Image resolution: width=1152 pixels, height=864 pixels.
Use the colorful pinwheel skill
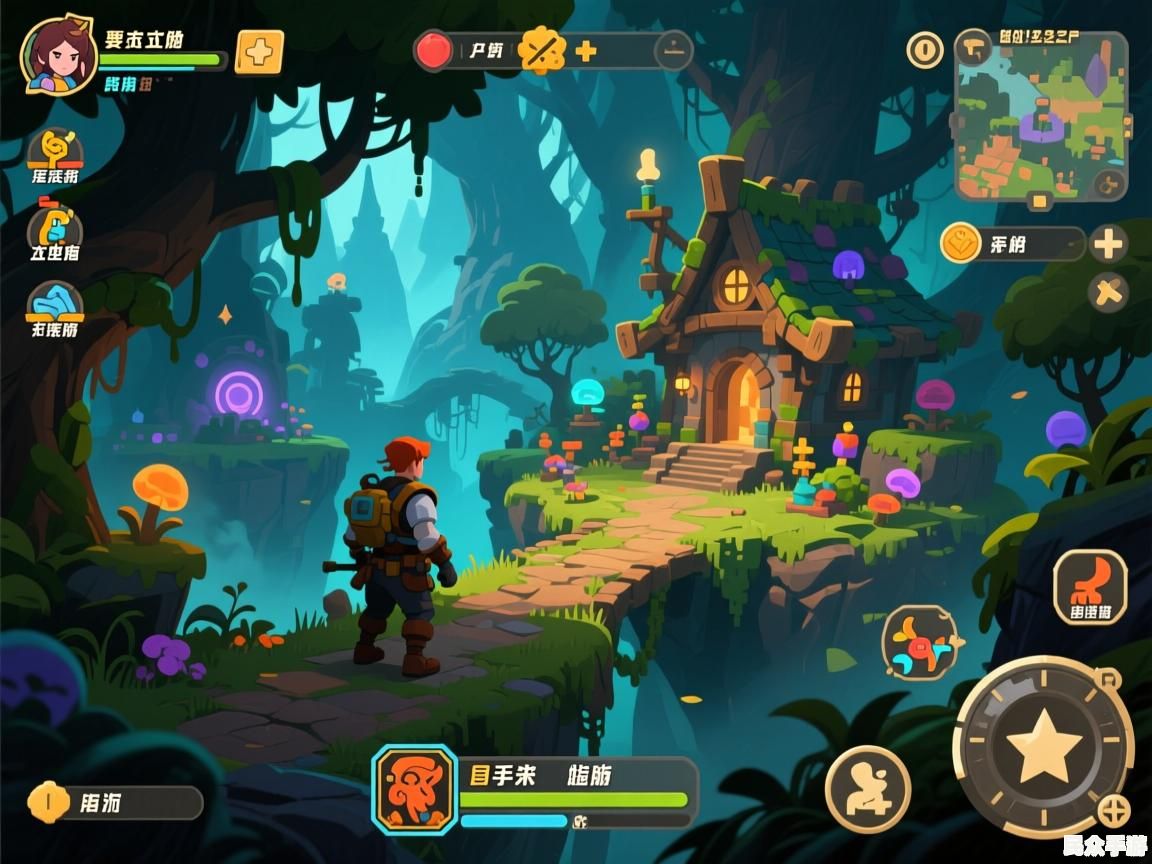[x=920, y=642]
